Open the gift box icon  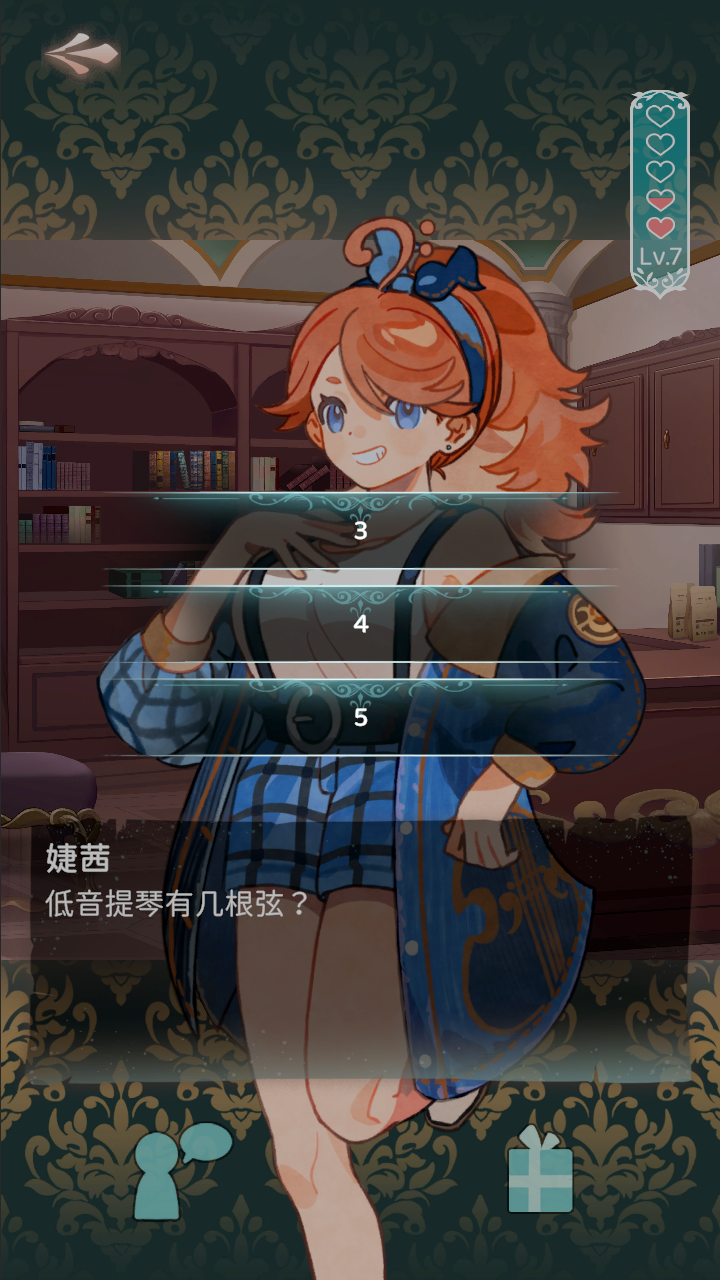(x=540, y=1172)
